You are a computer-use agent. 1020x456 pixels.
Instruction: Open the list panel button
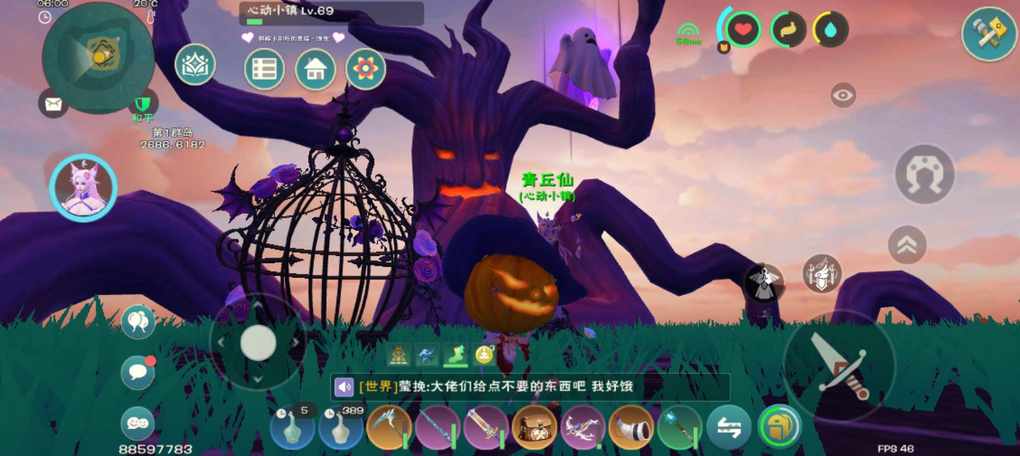point(265,69)
